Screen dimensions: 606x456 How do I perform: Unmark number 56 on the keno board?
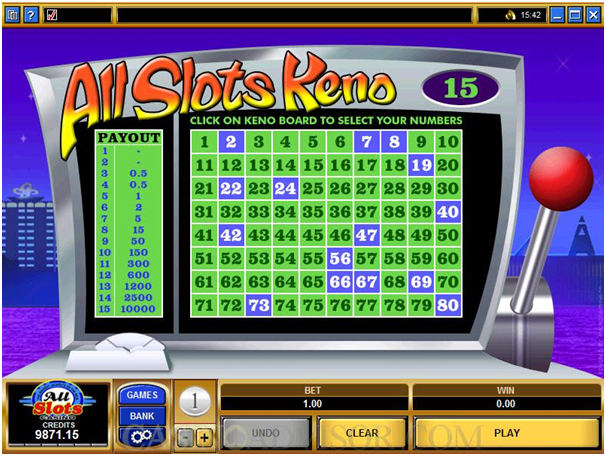coord(340,258)
